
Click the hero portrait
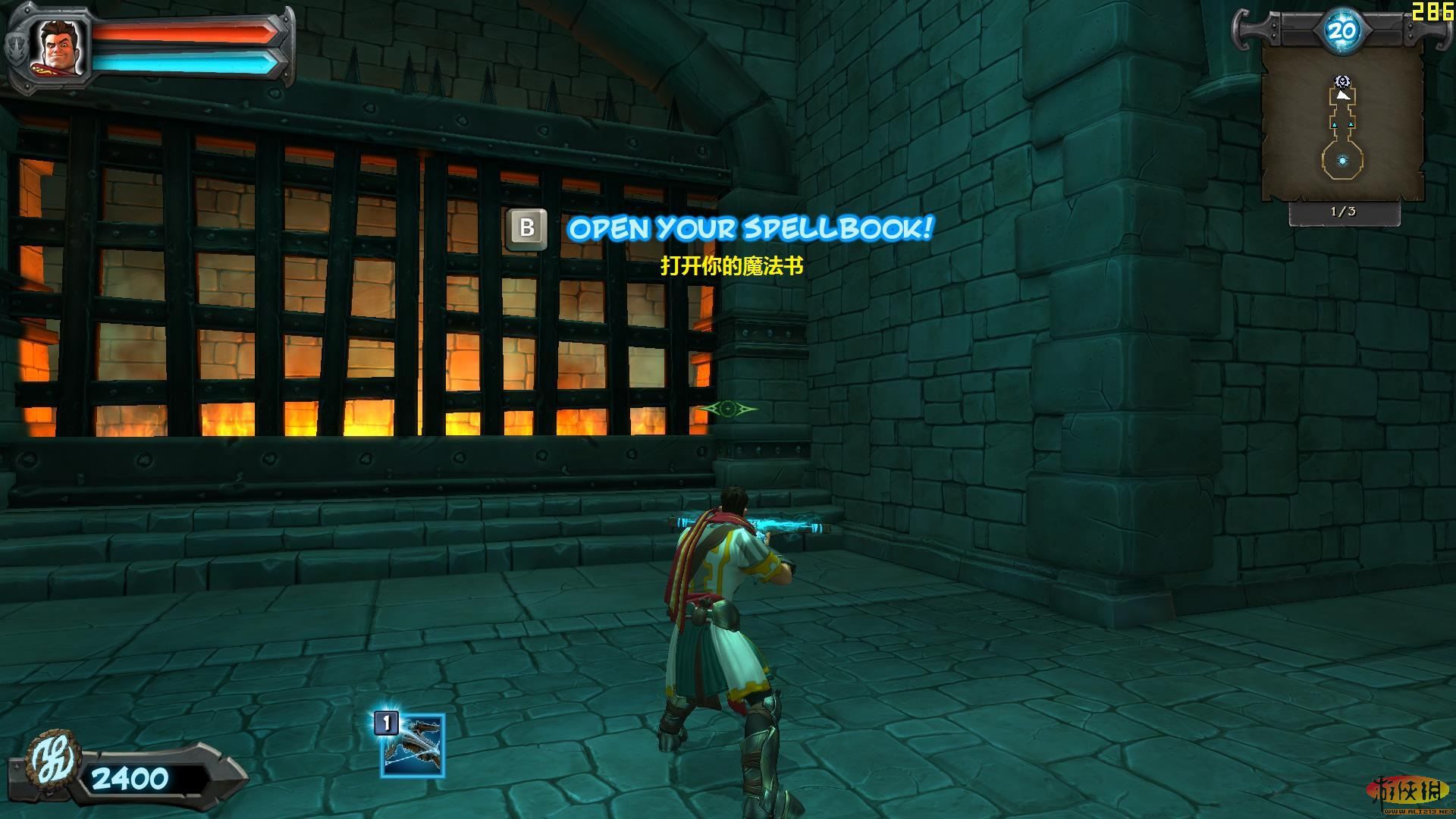pos(59,47)
